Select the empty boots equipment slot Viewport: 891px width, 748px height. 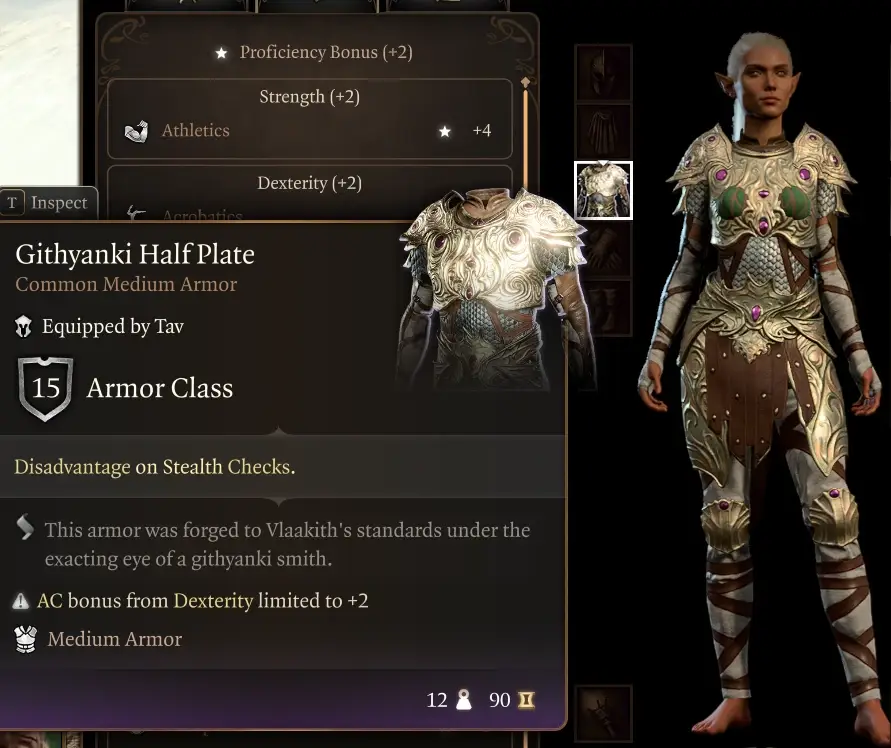[603, 308]
